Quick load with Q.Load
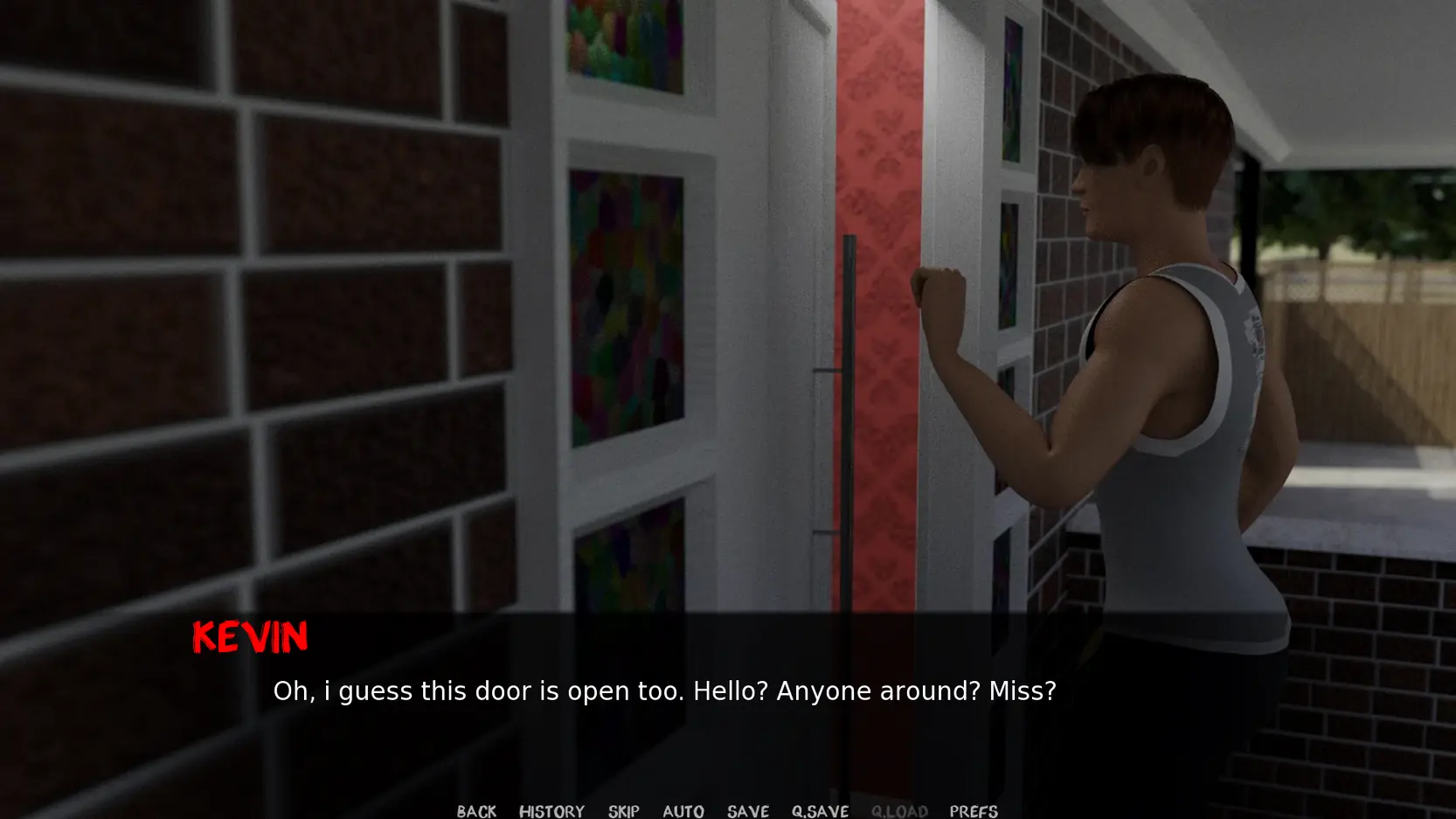Screen dimensions: 1456x819 (899, 811)
